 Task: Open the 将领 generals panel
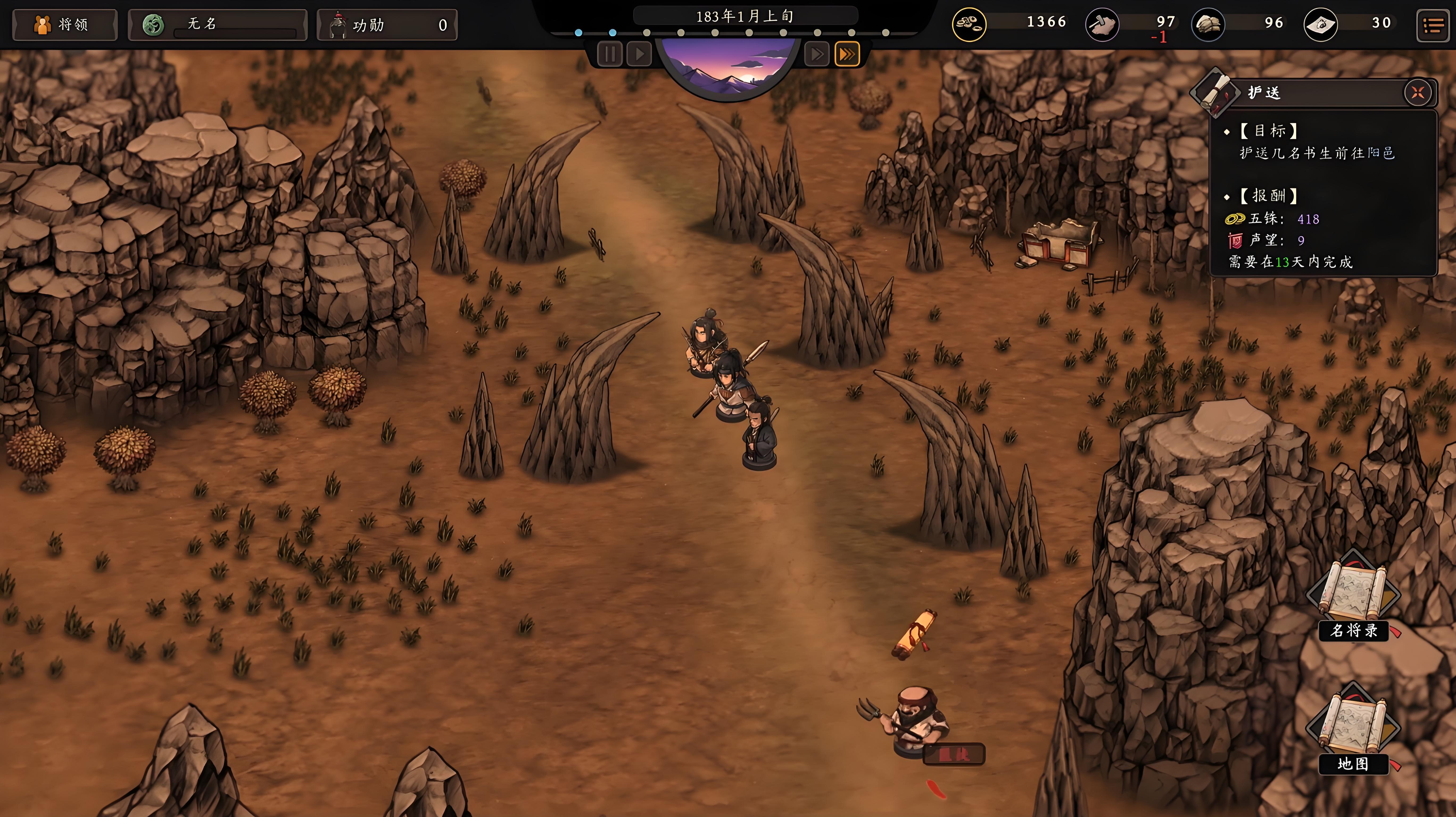[x=64, y=25]
